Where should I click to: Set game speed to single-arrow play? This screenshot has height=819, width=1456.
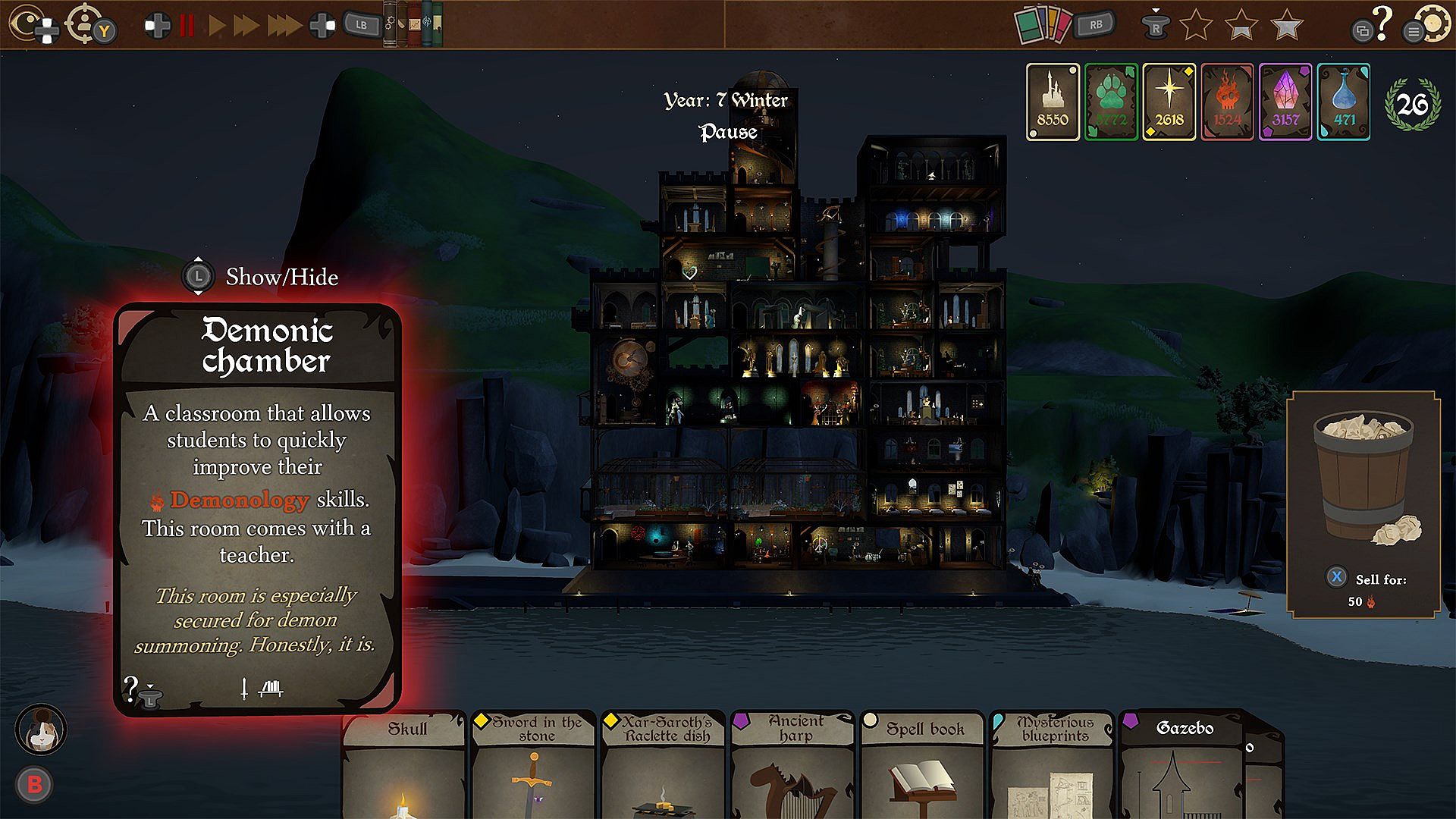[217, 25]
